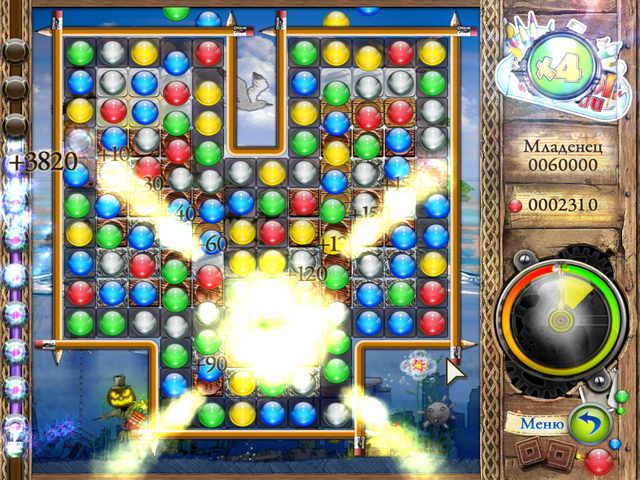Viewport: 640px width, 480px height.
Task: Click the green button with blue arrow
Action: pyautogui.click(x=588, y=422)
